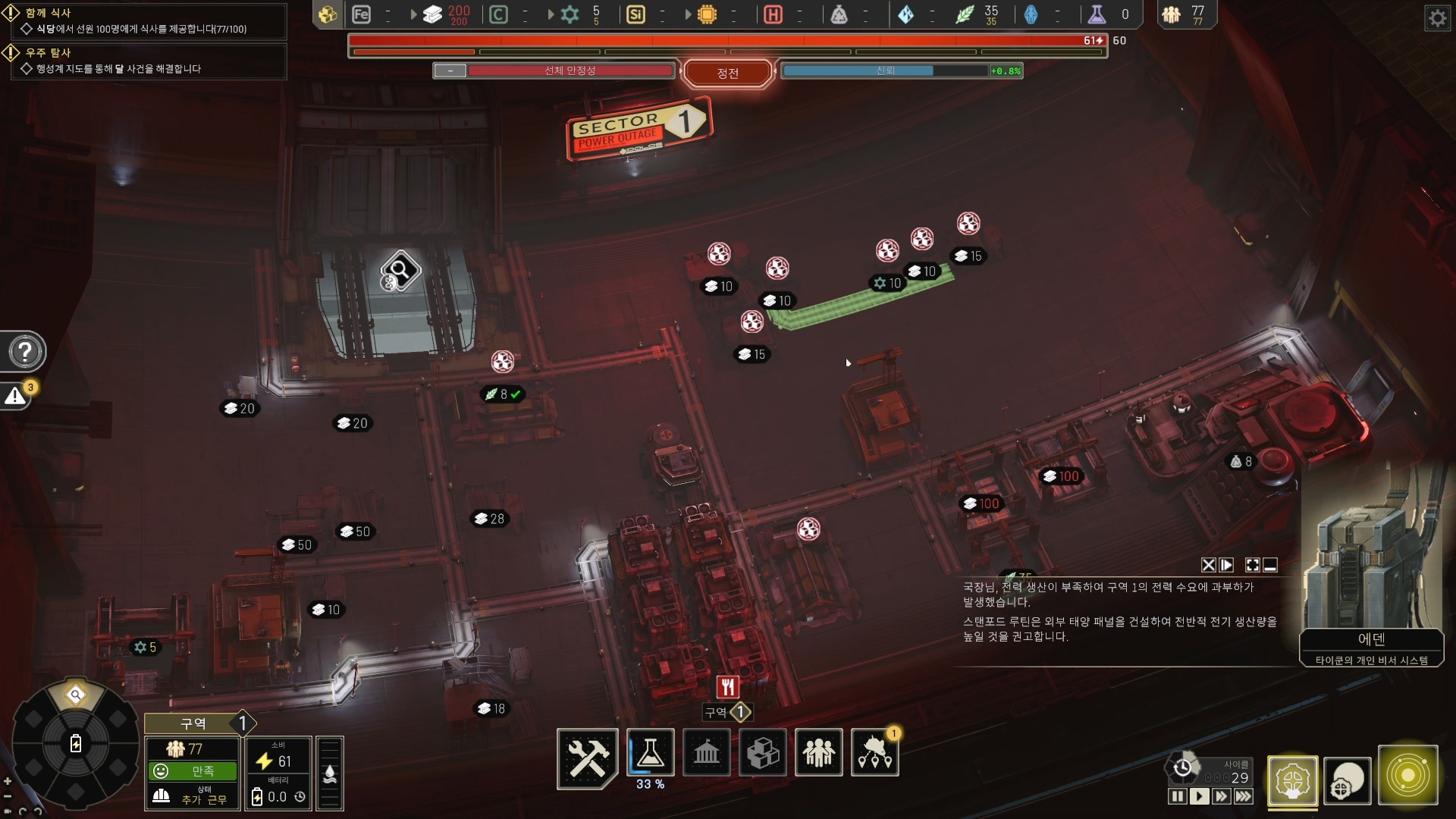The height and width of the screenshot is (819, 1456).
Task: Set game speed to triple-arrow fastest
Action: [x=1244, y=796]
